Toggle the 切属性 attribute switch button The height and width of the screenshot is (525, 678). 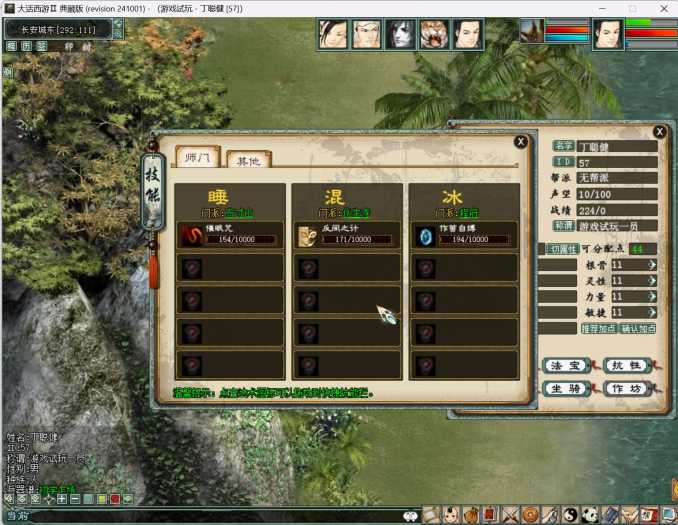[x=561, y=248]
